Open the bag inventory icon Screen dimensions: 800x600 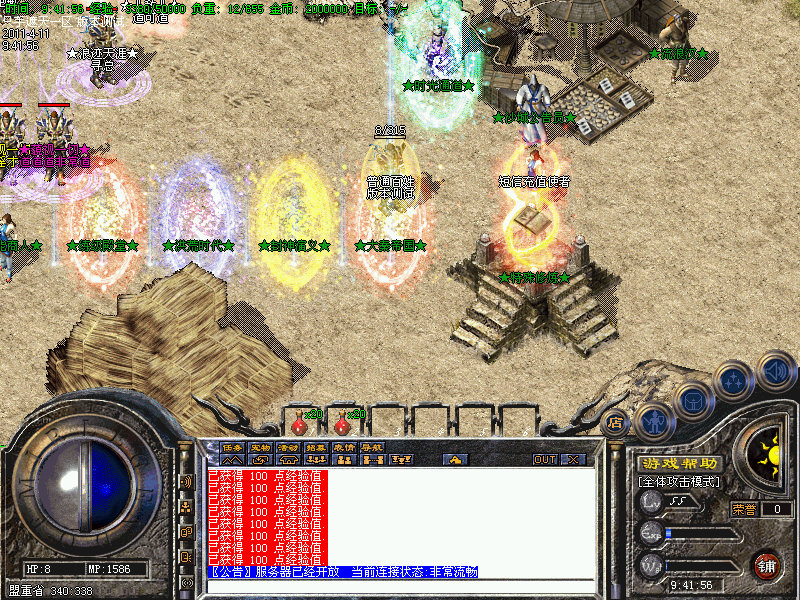[x=693, y=400]
